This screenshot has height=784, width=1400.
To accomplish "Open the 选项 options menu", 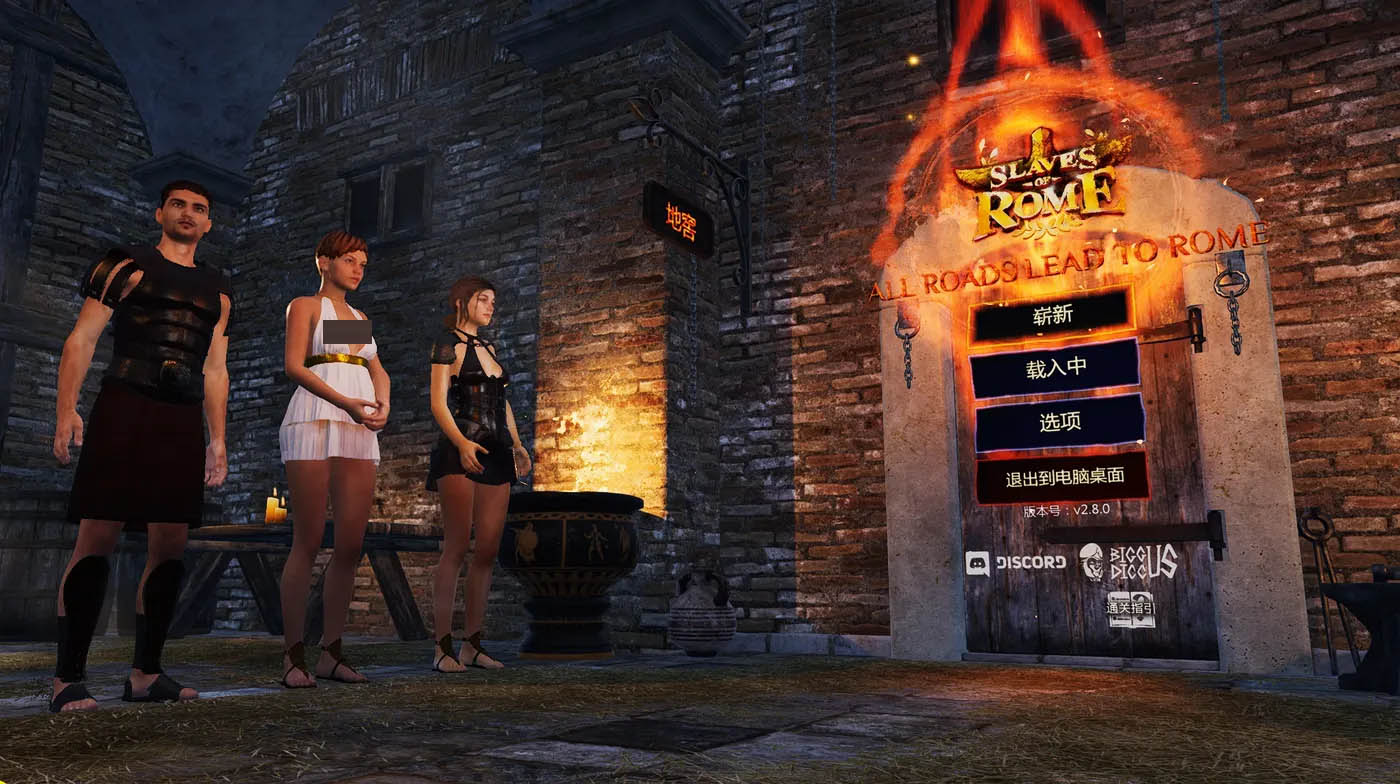I will coord(1059,422).
